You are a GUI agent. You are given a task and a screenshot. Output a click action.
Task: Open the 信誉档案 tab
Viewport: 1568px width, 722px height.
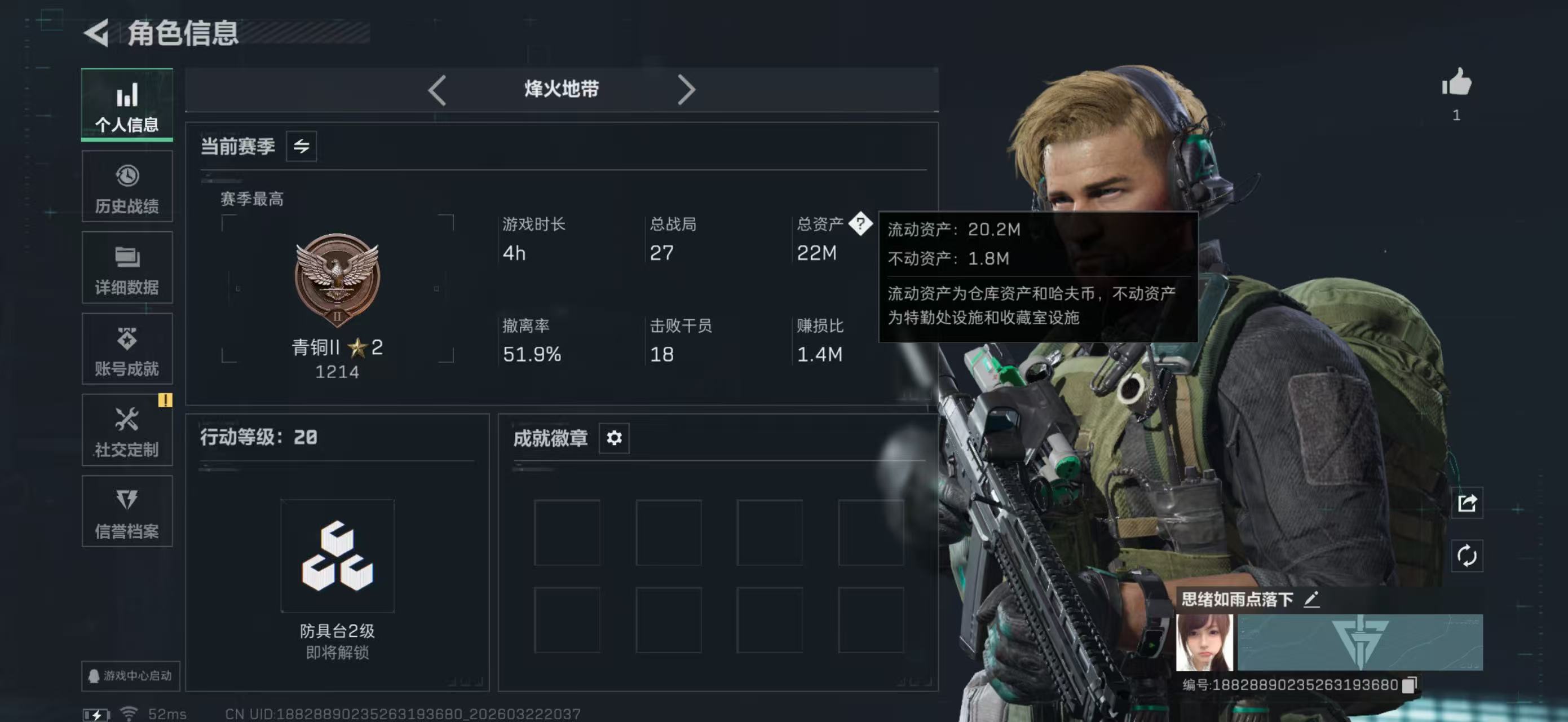point(127,512)
